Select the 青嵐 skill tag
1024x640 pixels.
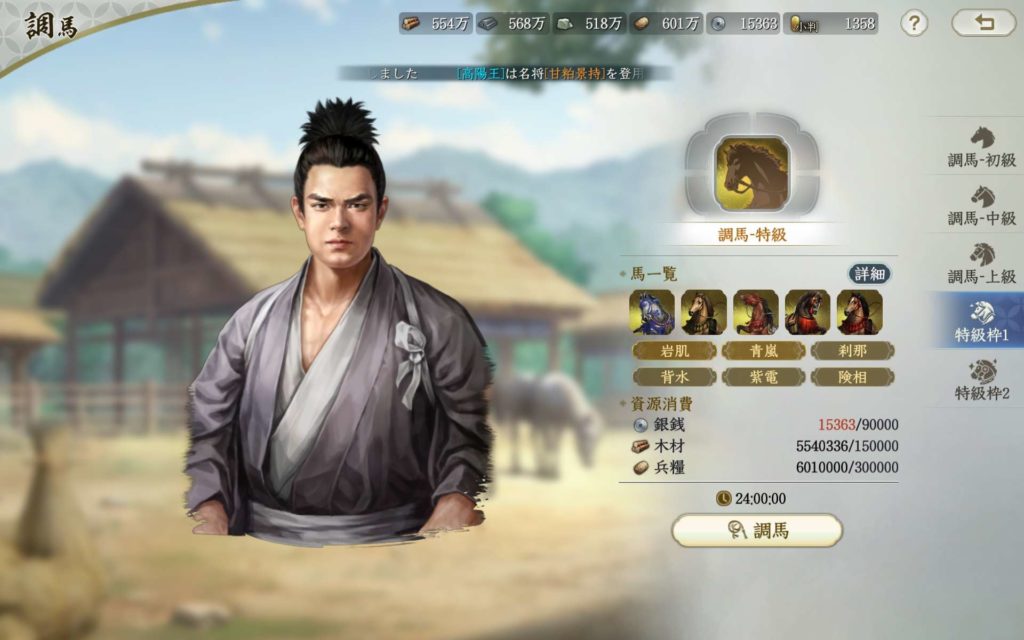coord(763,350)
